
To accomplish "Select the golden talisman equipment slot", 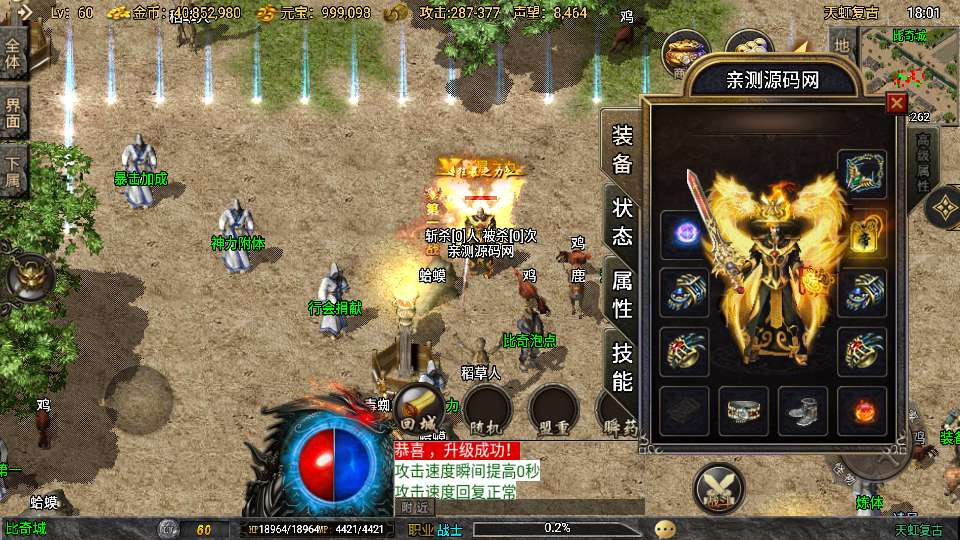I will pos(861,234).
